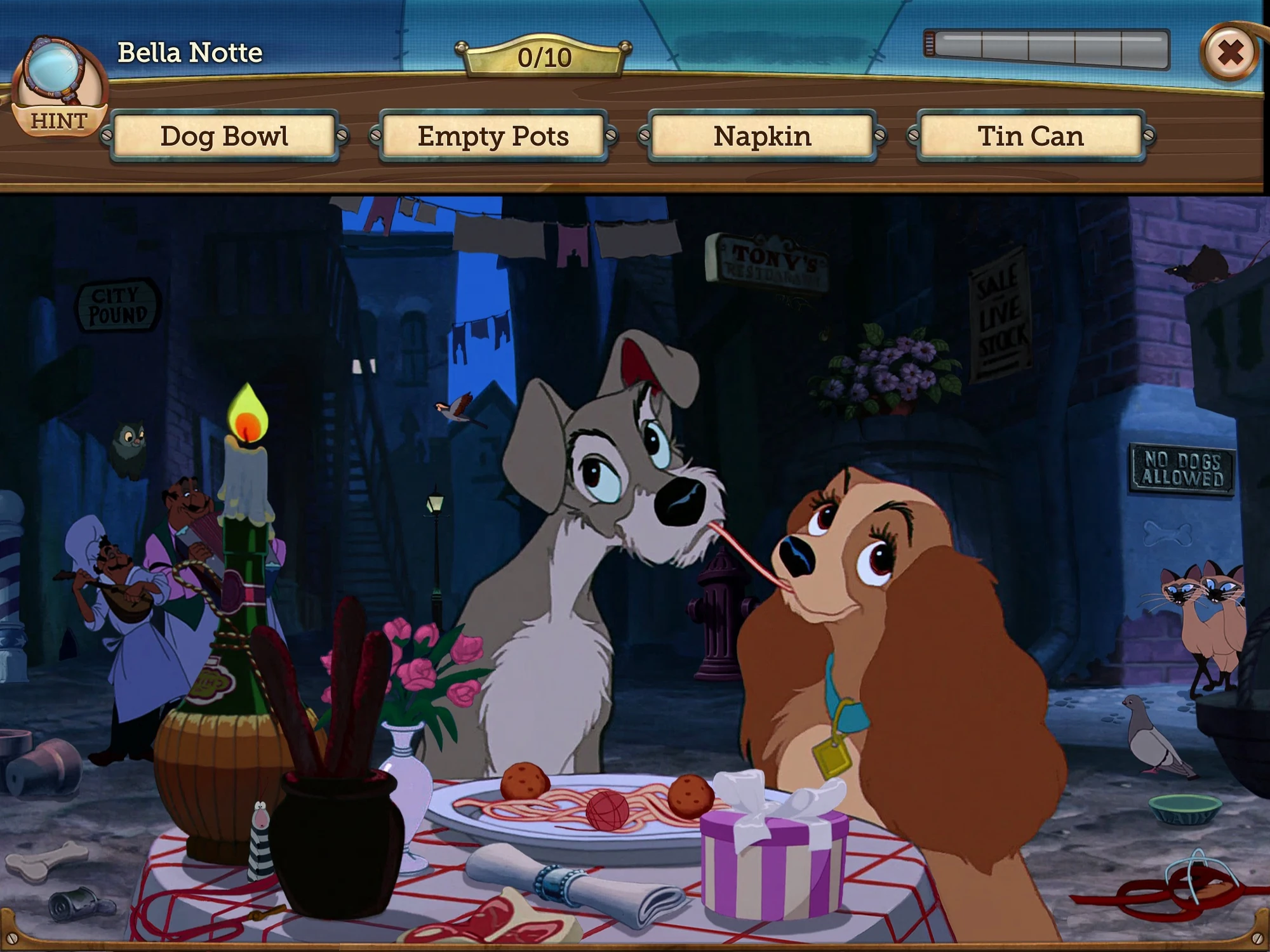Select the Empty Pots word plaque
Image resolution: width=1270 pixels, height=952 pixels.
[x=493, y=136]
